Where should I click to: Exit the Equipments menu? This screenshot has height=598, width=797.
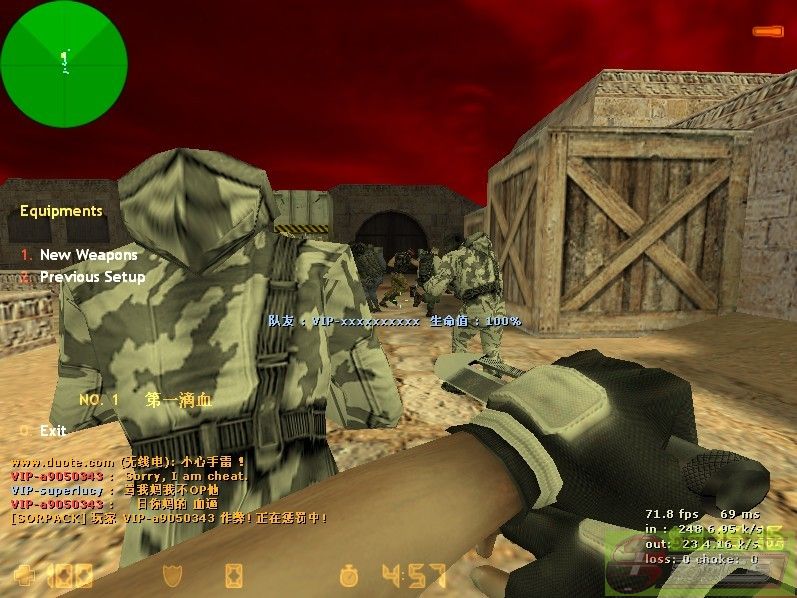tap(53, 431)
